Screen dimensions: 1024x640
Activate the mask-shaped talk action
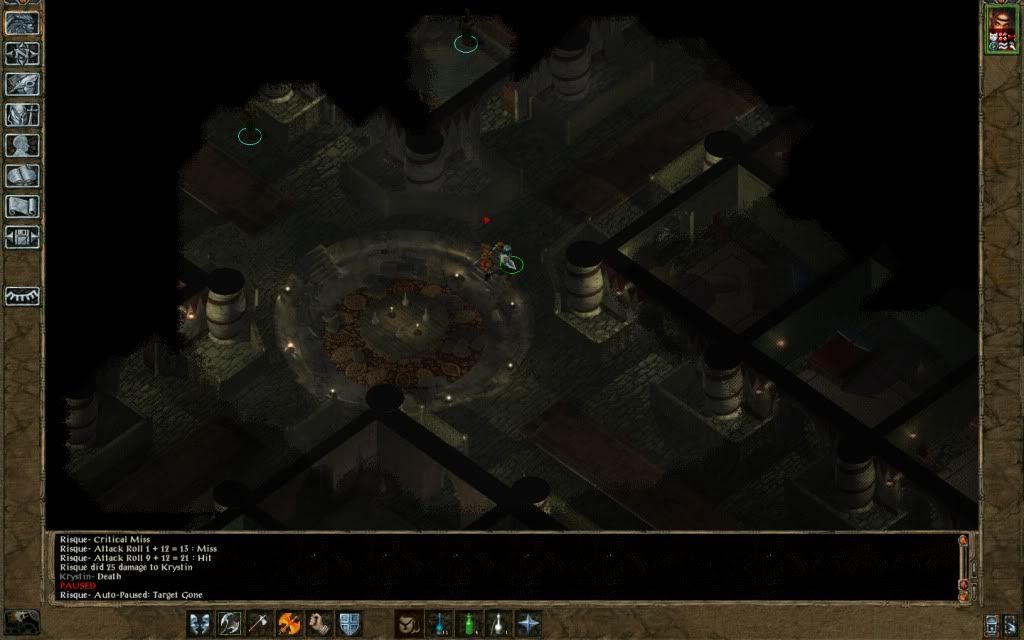(x=200, y=623)
